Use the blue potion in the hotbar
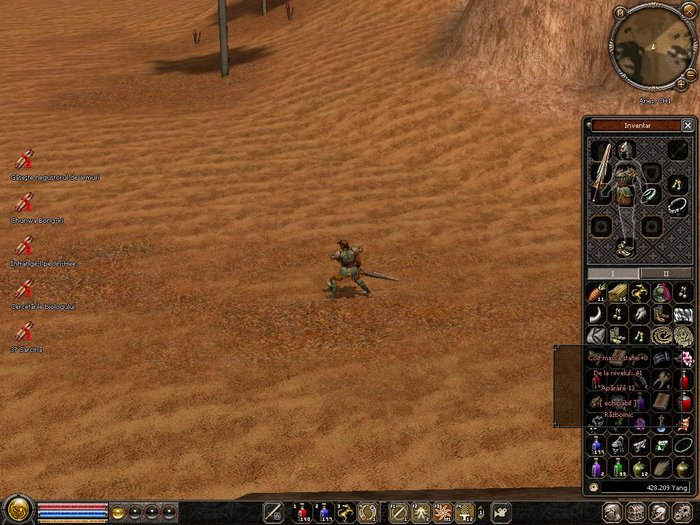The width and height of the screenshot is (700, 525). (x=324, y=512)
